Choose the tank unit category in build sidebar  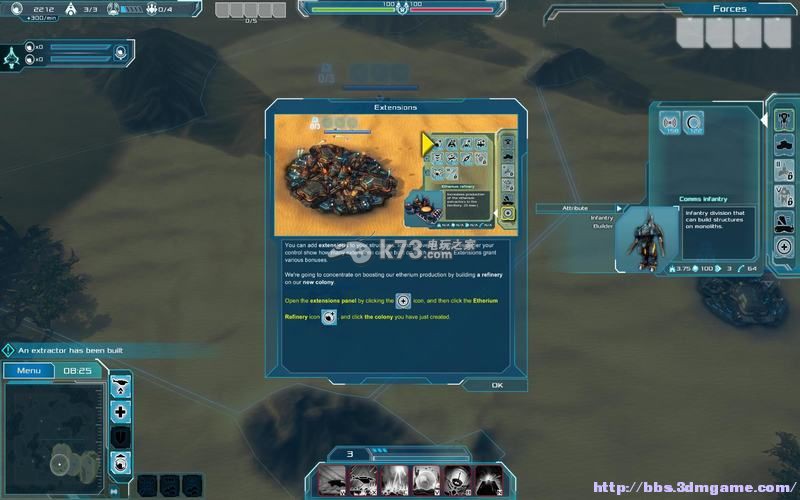click(x=784, y=145)
